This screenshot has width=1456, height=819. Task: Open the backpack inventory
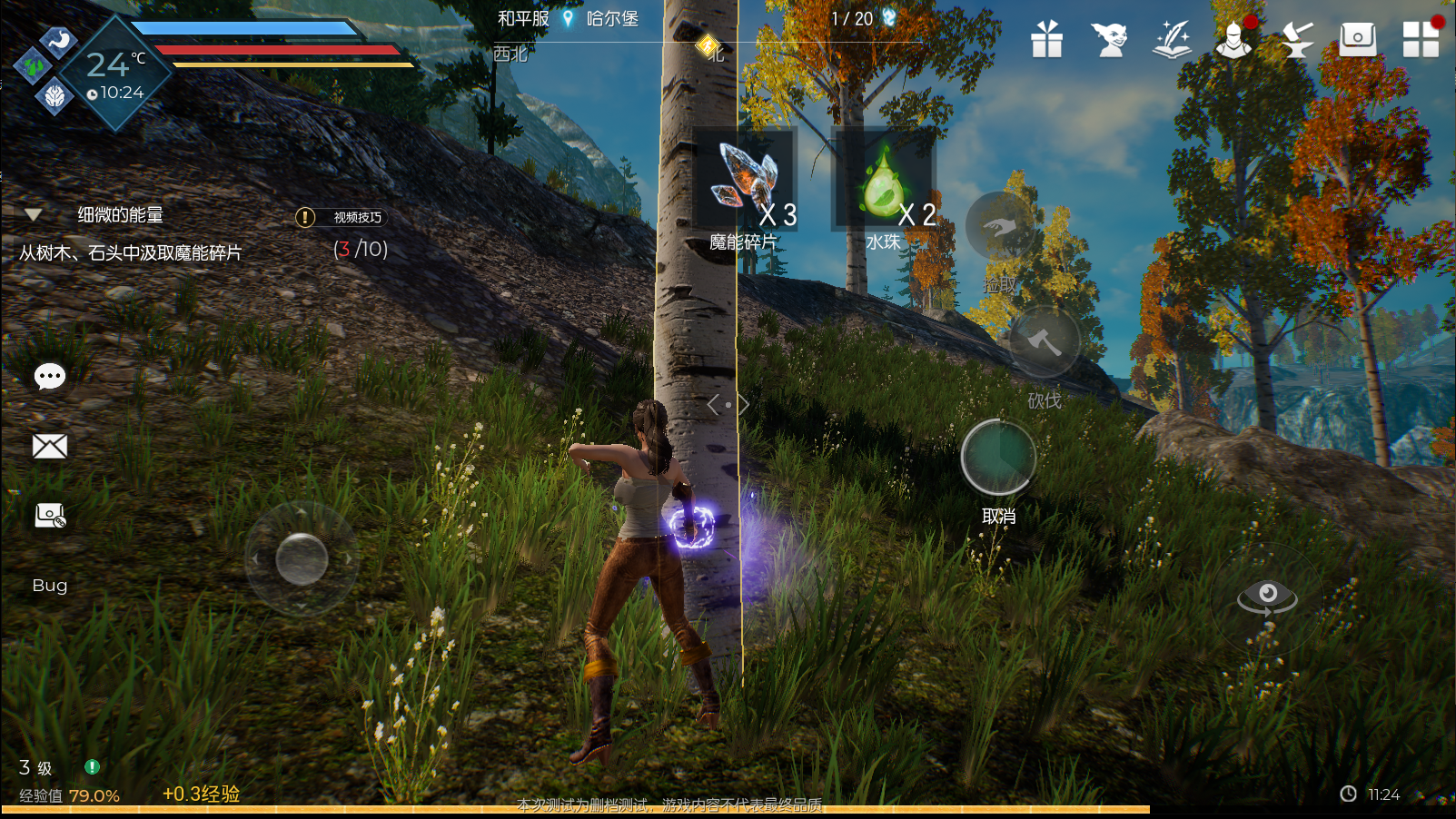click(1358, 39)
